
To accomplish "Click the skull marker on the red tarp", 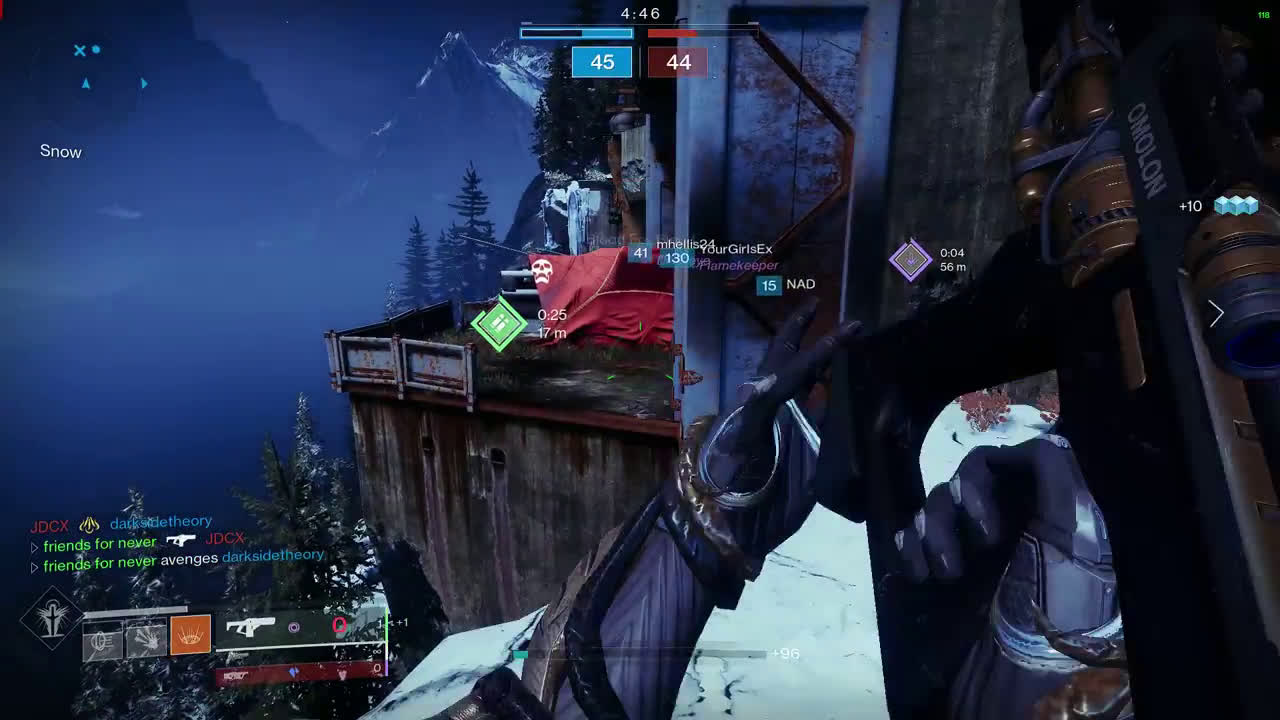I will (x=542, y=270).
